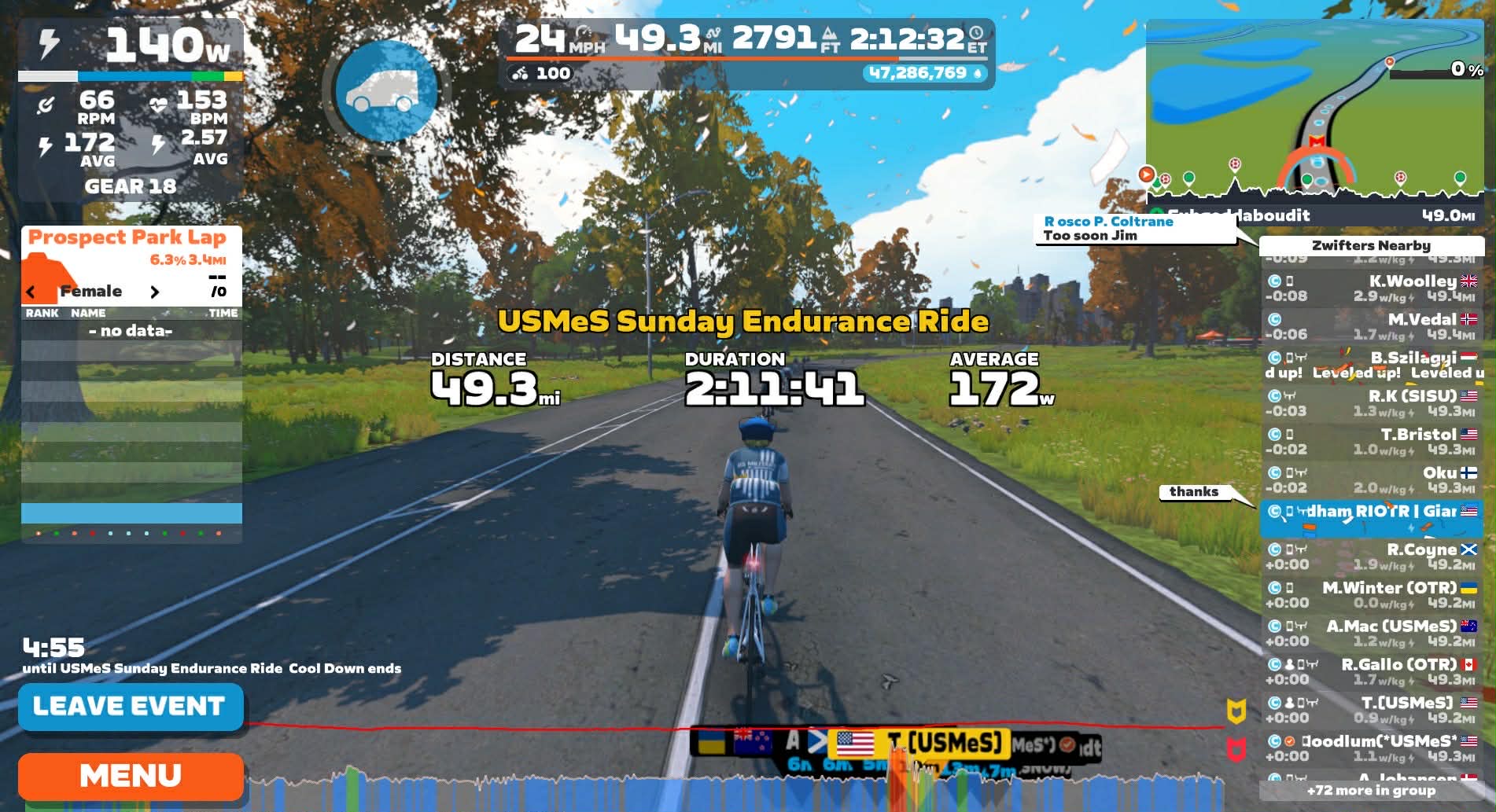Image resolution: width=1496 pixels, height=812 pixels.
Task: Pick R.Coyne in nearby riders list
Action: (x=1371, y=557)
